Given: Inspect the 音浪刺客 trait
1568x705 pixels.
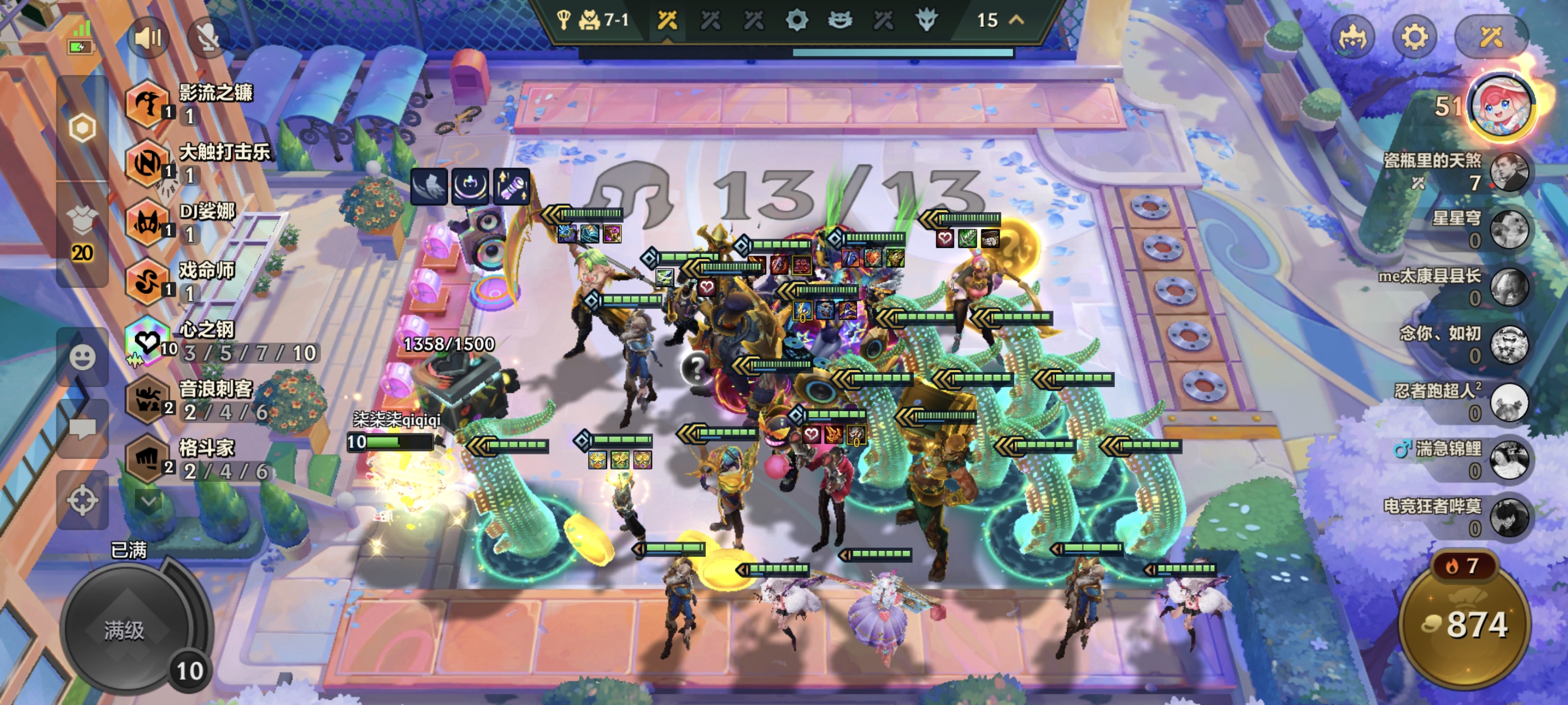Looking at the screenshot, I should tap(147, 400).
